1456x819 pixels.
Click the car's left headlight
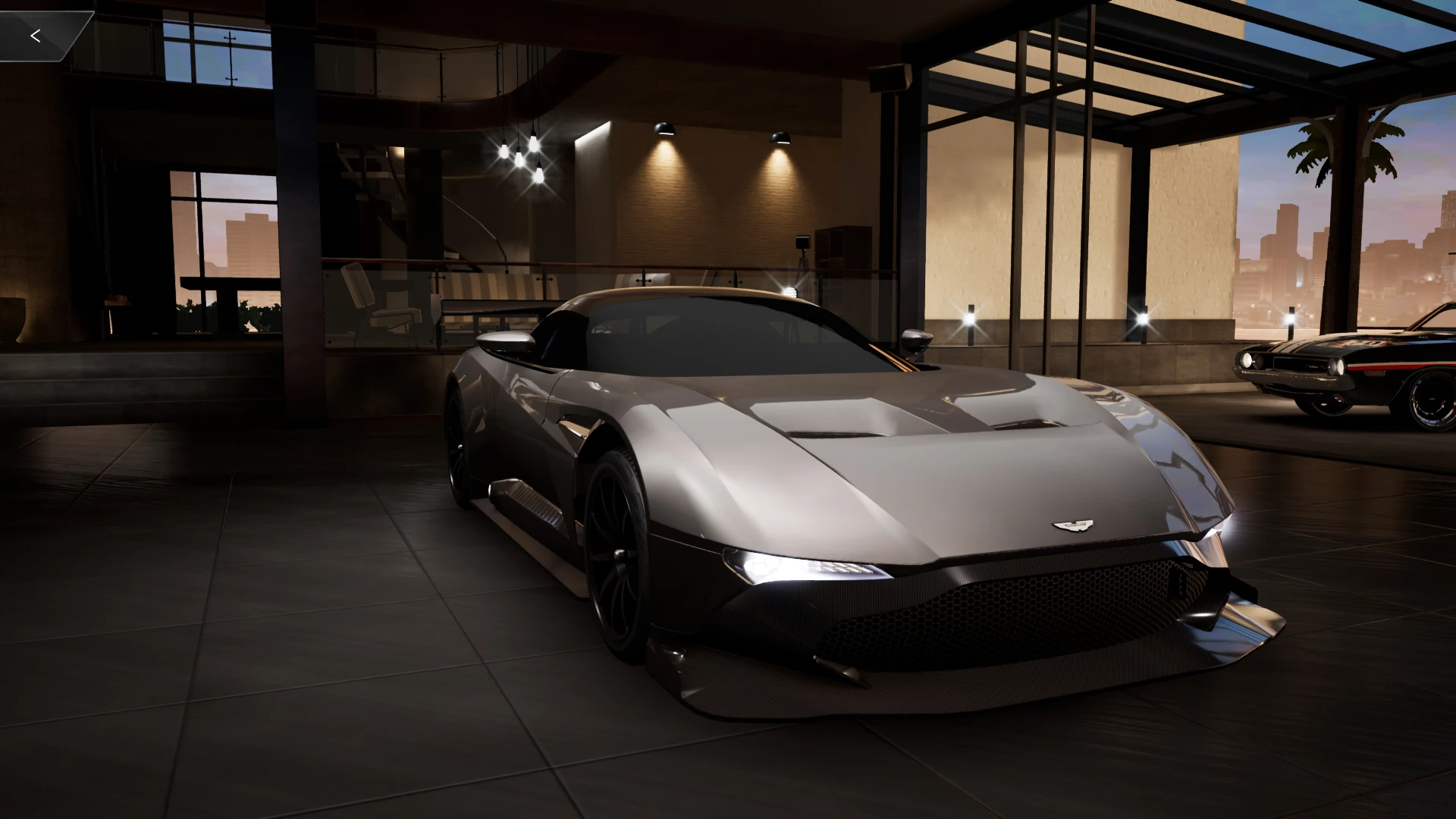coord(796,565)
